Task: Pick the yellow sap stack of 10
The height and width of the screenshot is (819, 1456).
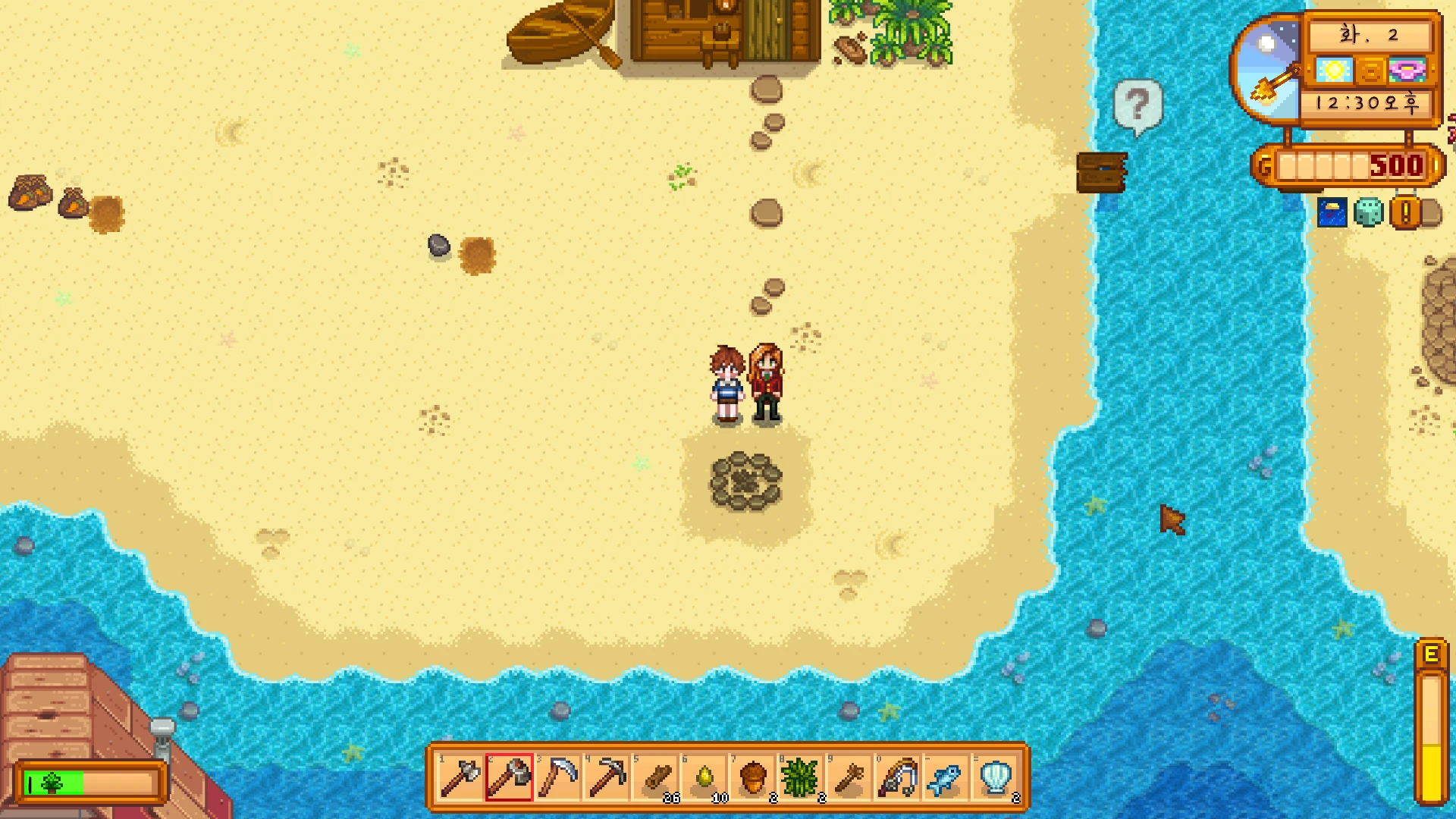Action: (x=704, y=777)
